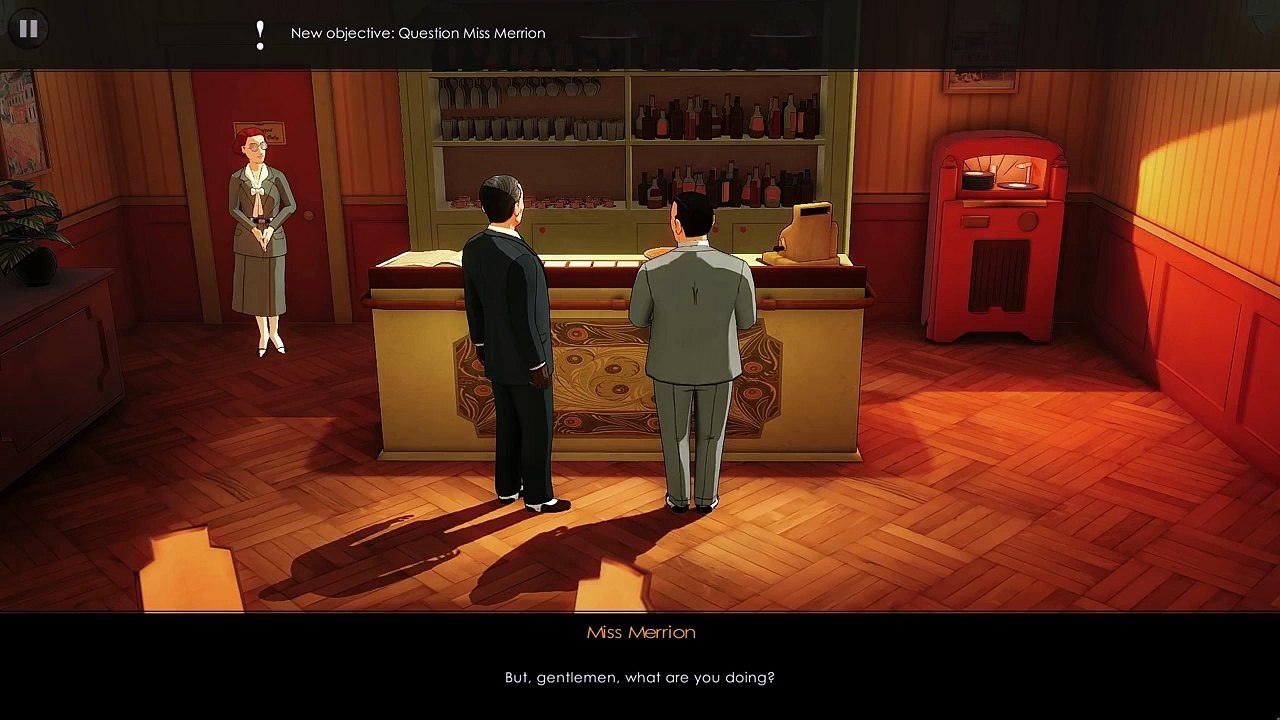1280x720 pixels.
Task: Open the new objective notification
Action: pyautogui.click(x=417, y=33)
